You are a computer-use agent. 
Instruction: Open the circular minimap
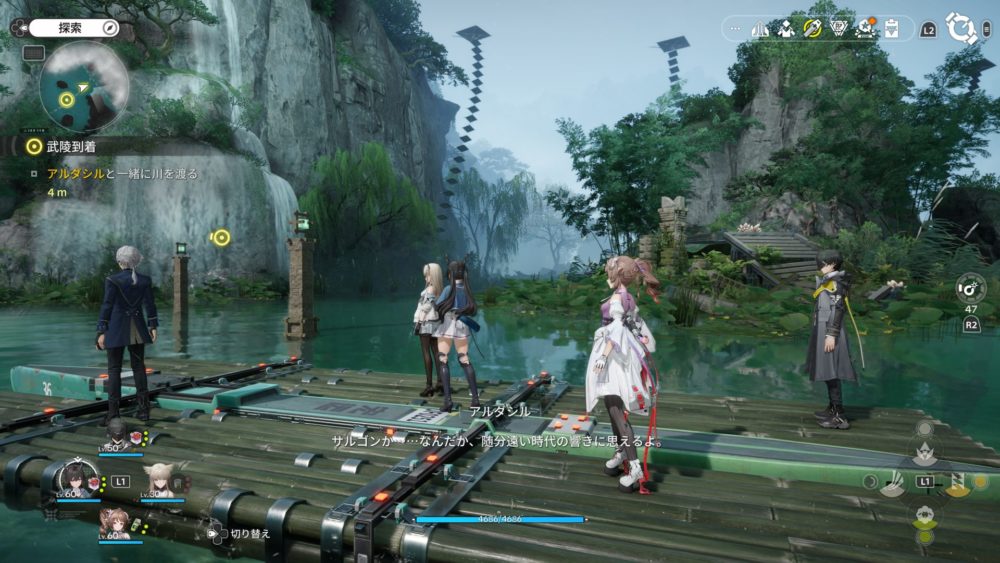click(x=84, y=87)
